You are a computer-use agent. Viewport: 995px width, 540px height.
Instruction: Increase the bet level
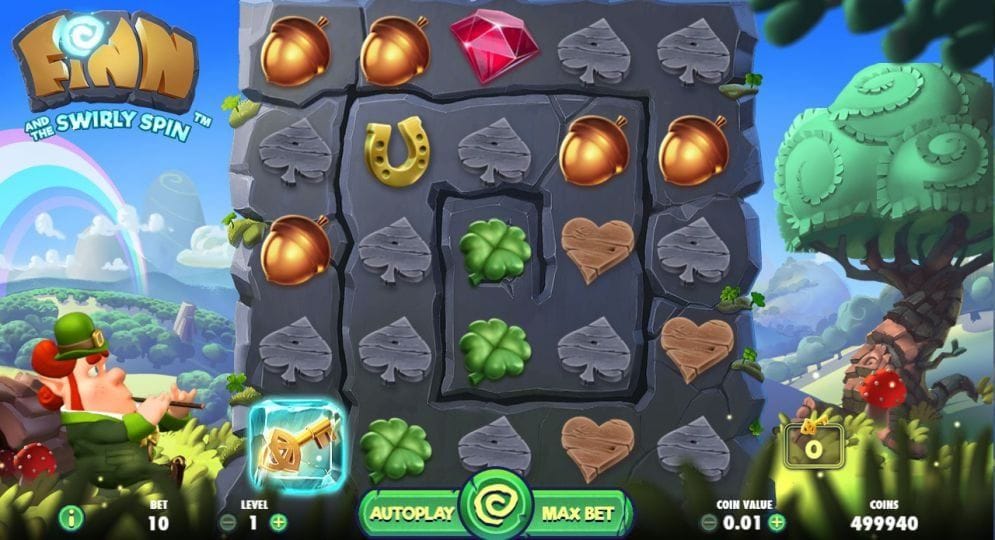pos(278,522)
